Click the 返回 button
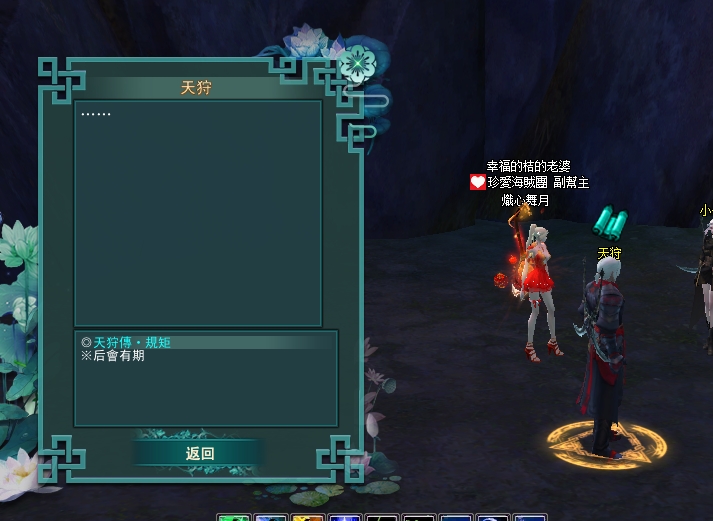 click(x=200, y=453)
